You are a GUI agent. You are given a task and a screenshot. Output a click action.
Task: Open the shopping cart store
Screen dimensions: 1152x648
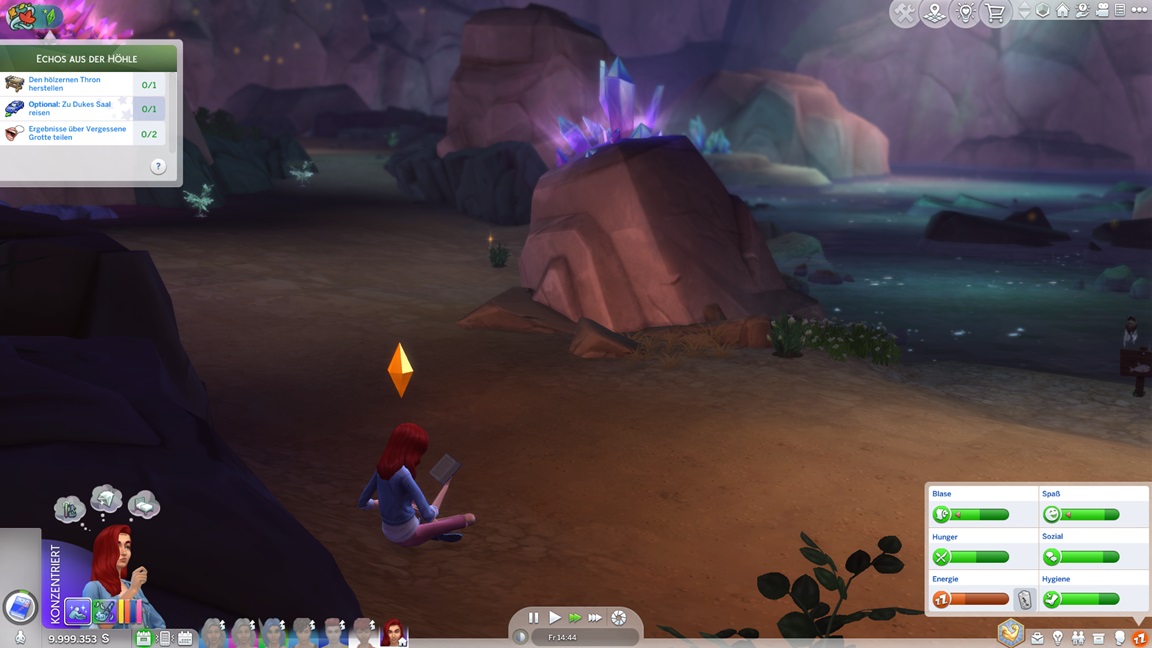pos(995,13)
